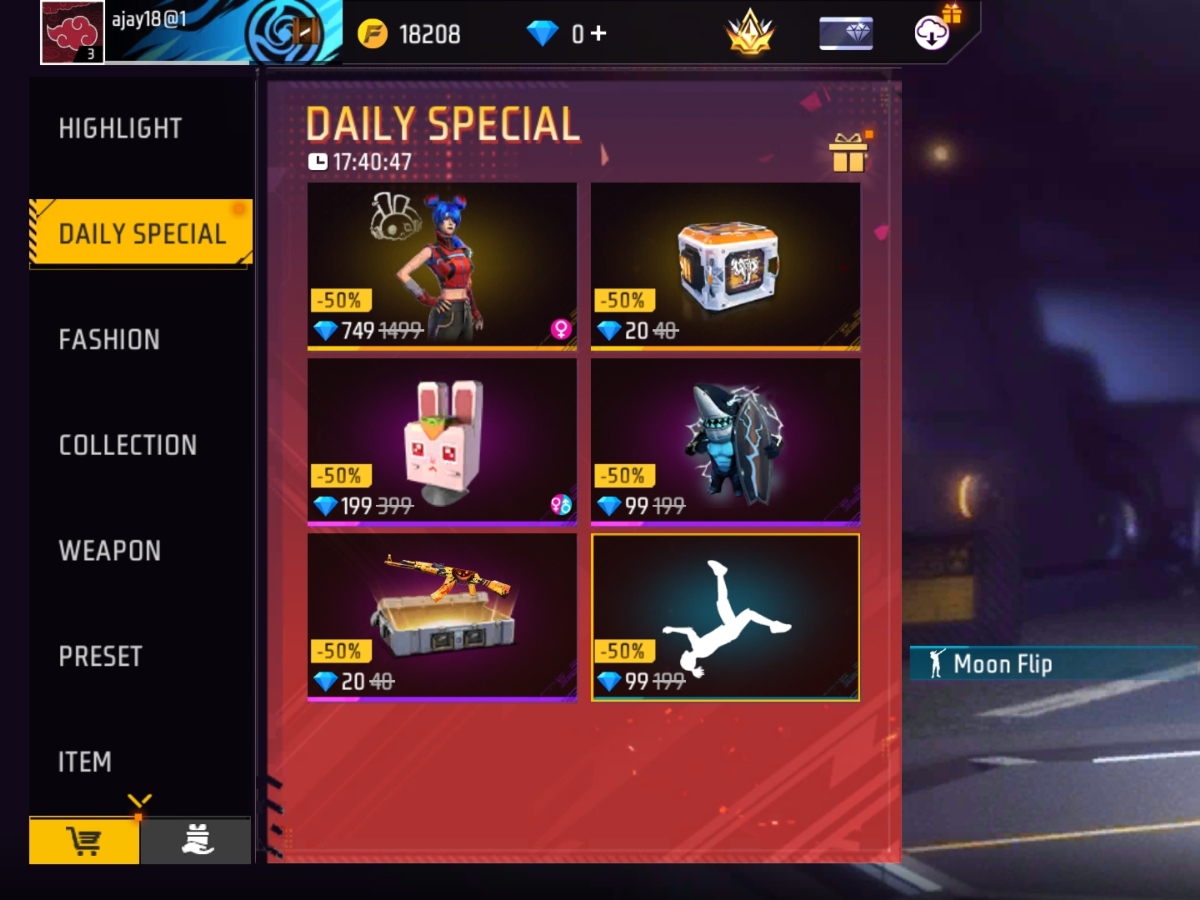Select the shark with shield item
1200x900 pixels.
pyautogui.click(x=725, y=440)
